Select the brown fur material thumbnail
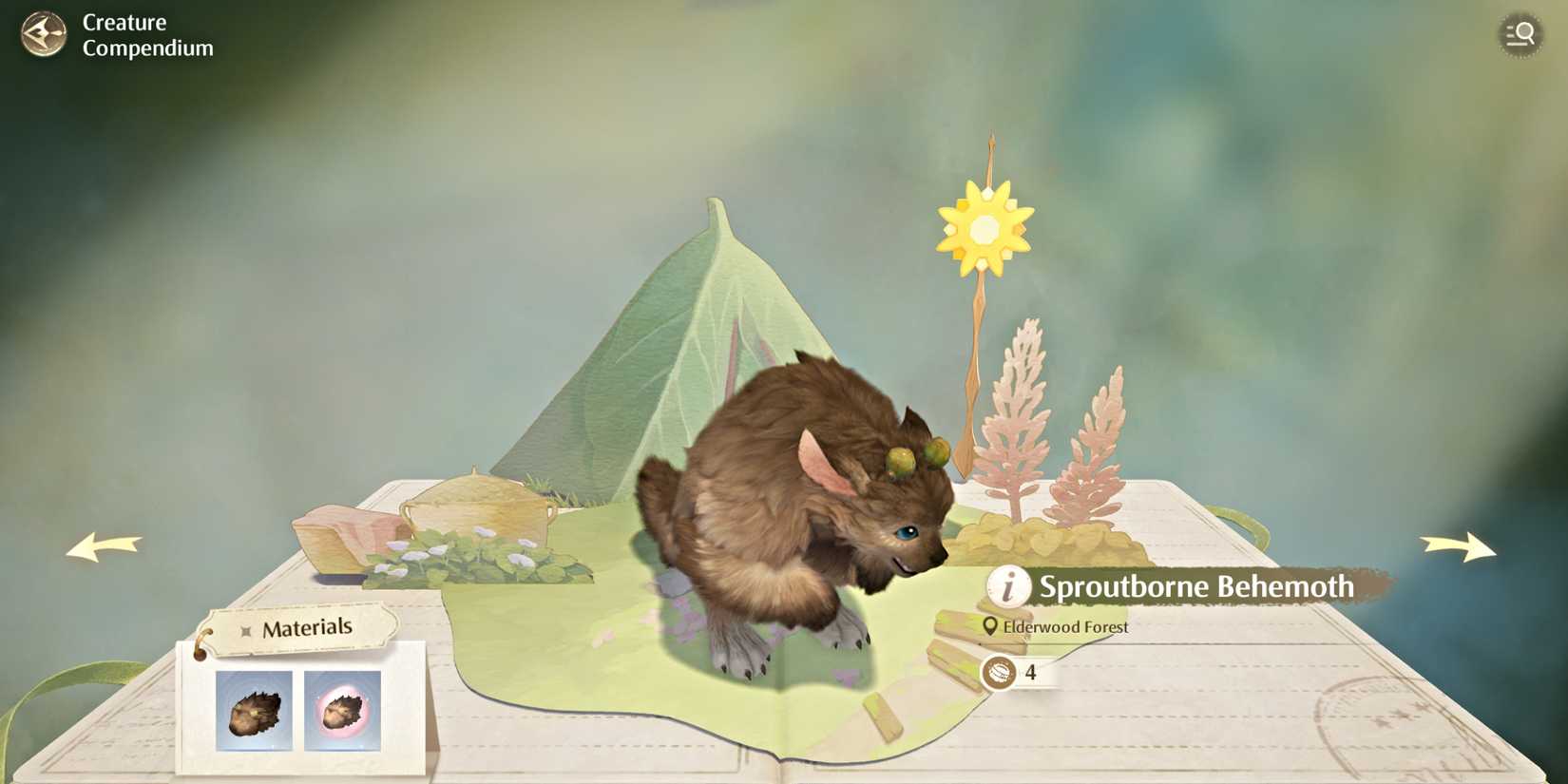 tap(254, 712)
